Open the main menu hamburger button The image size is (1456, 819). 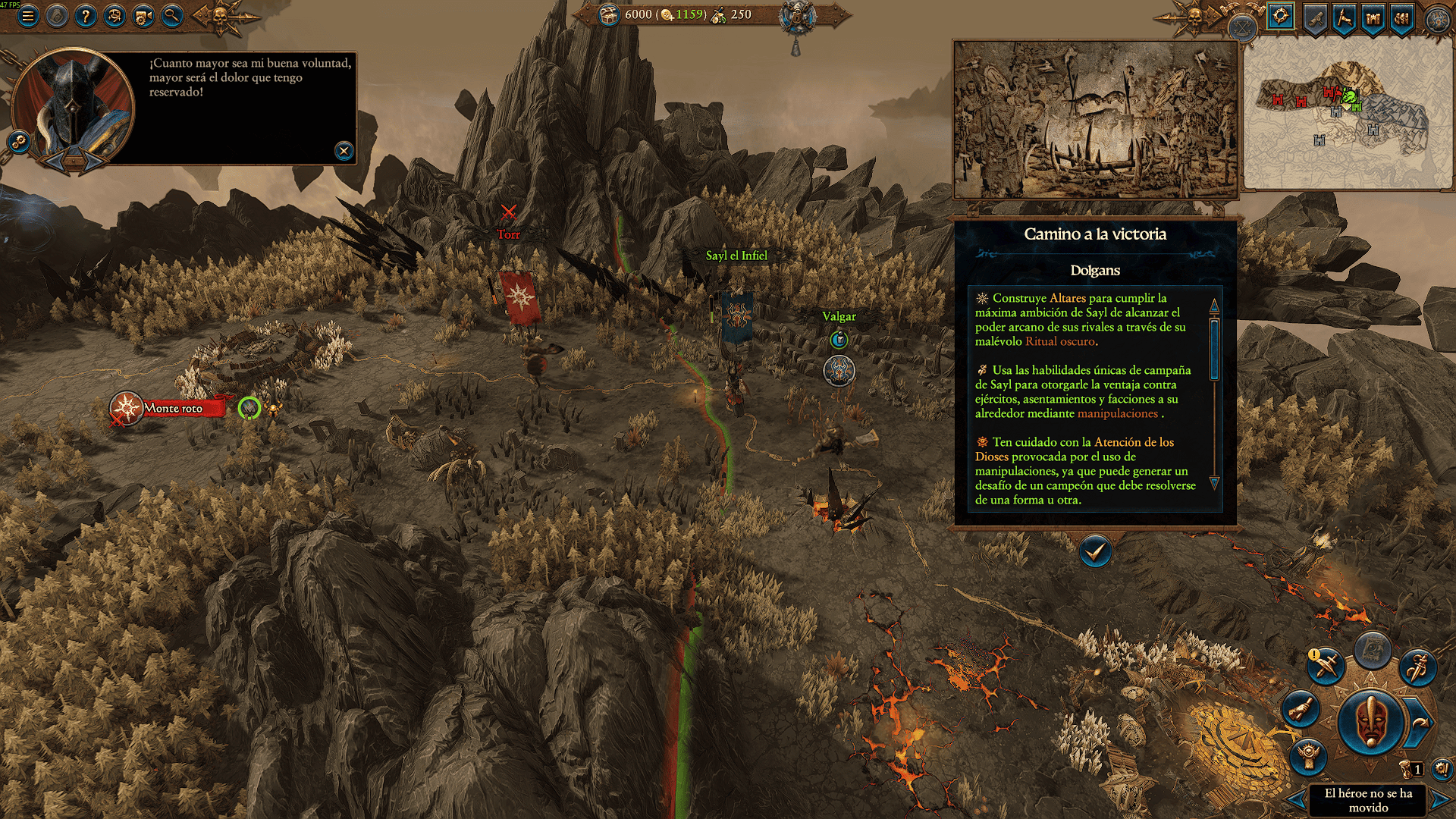click(28, 16)
